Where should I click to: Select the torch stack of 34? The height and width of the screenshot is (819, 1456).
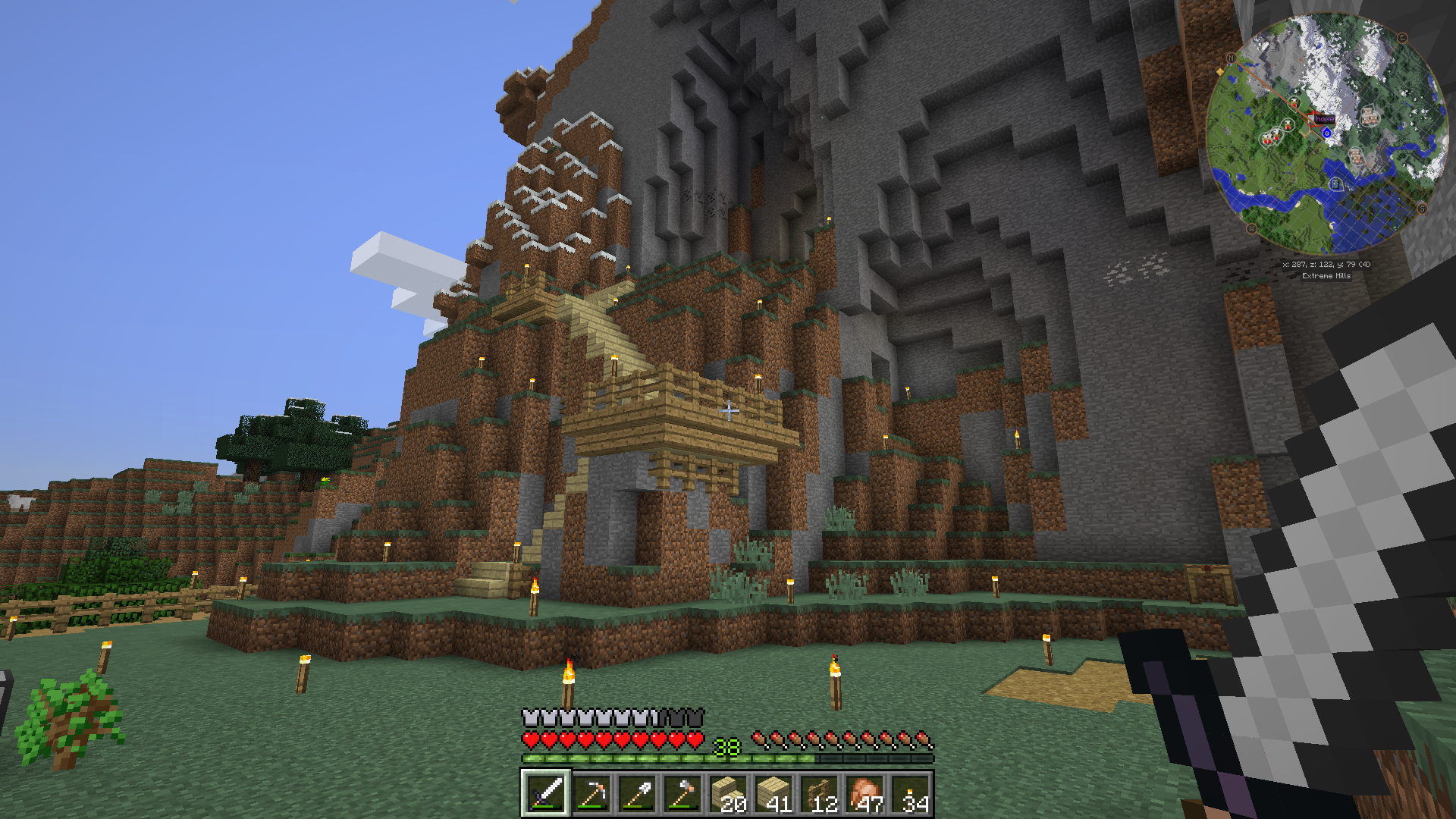point(909,794)
